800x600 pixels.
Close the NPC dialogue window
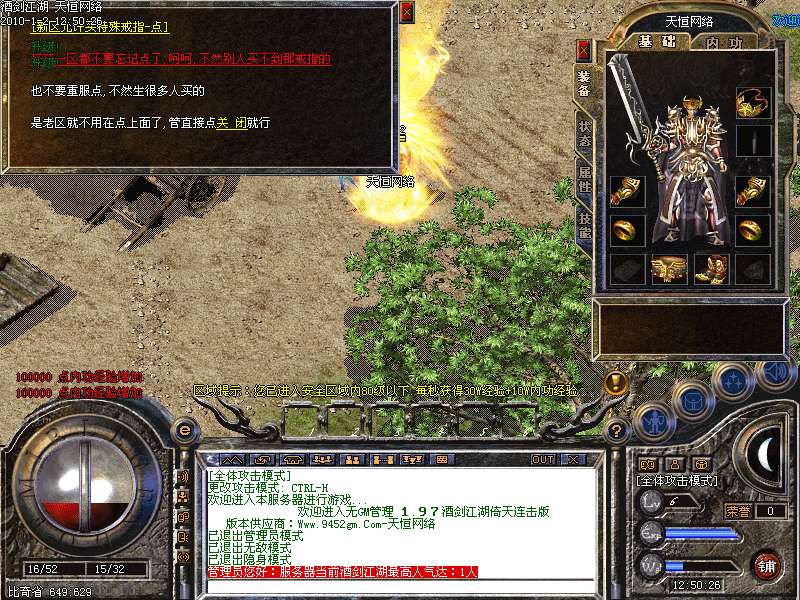pos(406,12)
